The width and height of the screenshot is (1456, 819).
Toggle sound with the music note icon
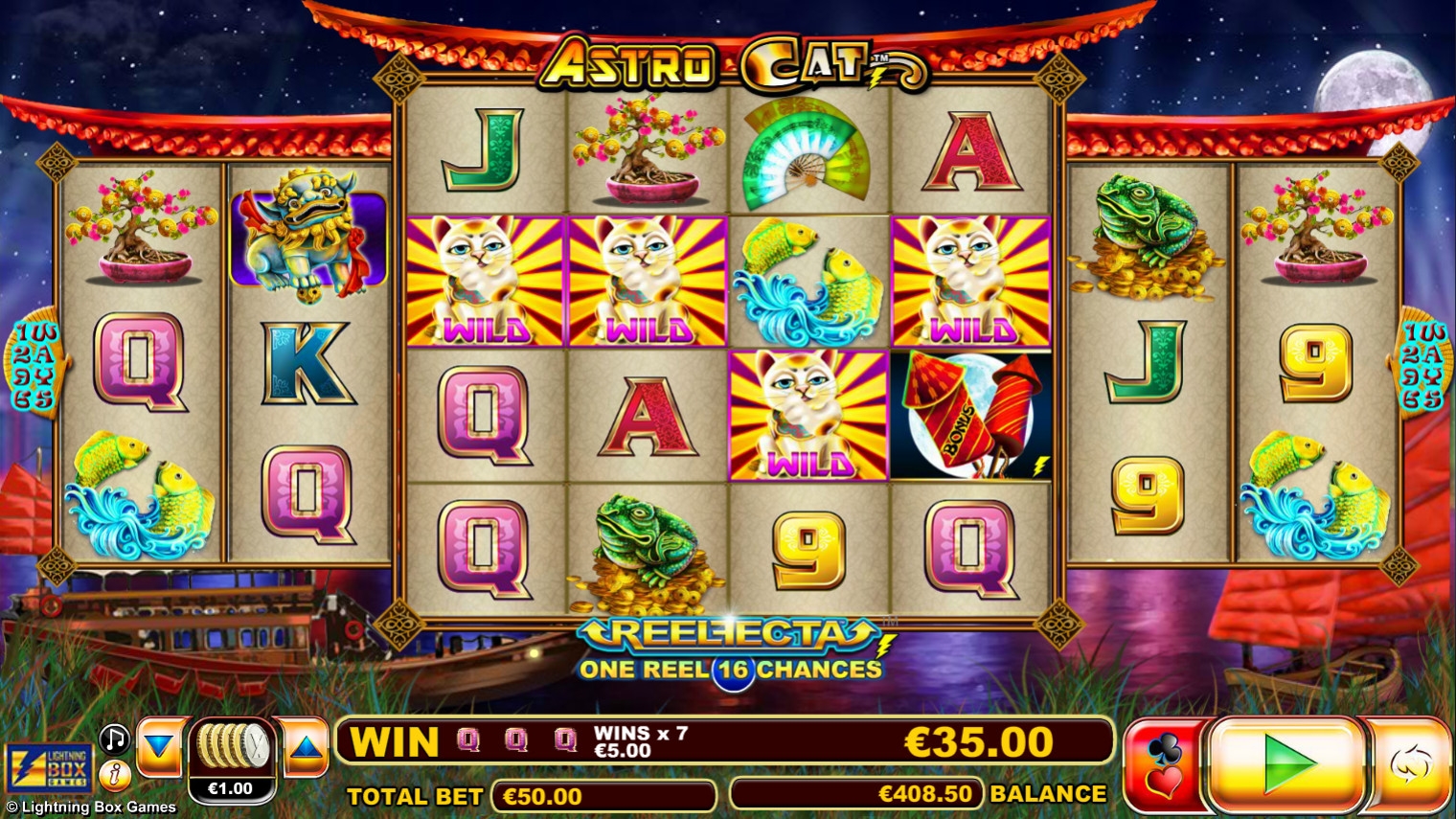click(115, 739)
